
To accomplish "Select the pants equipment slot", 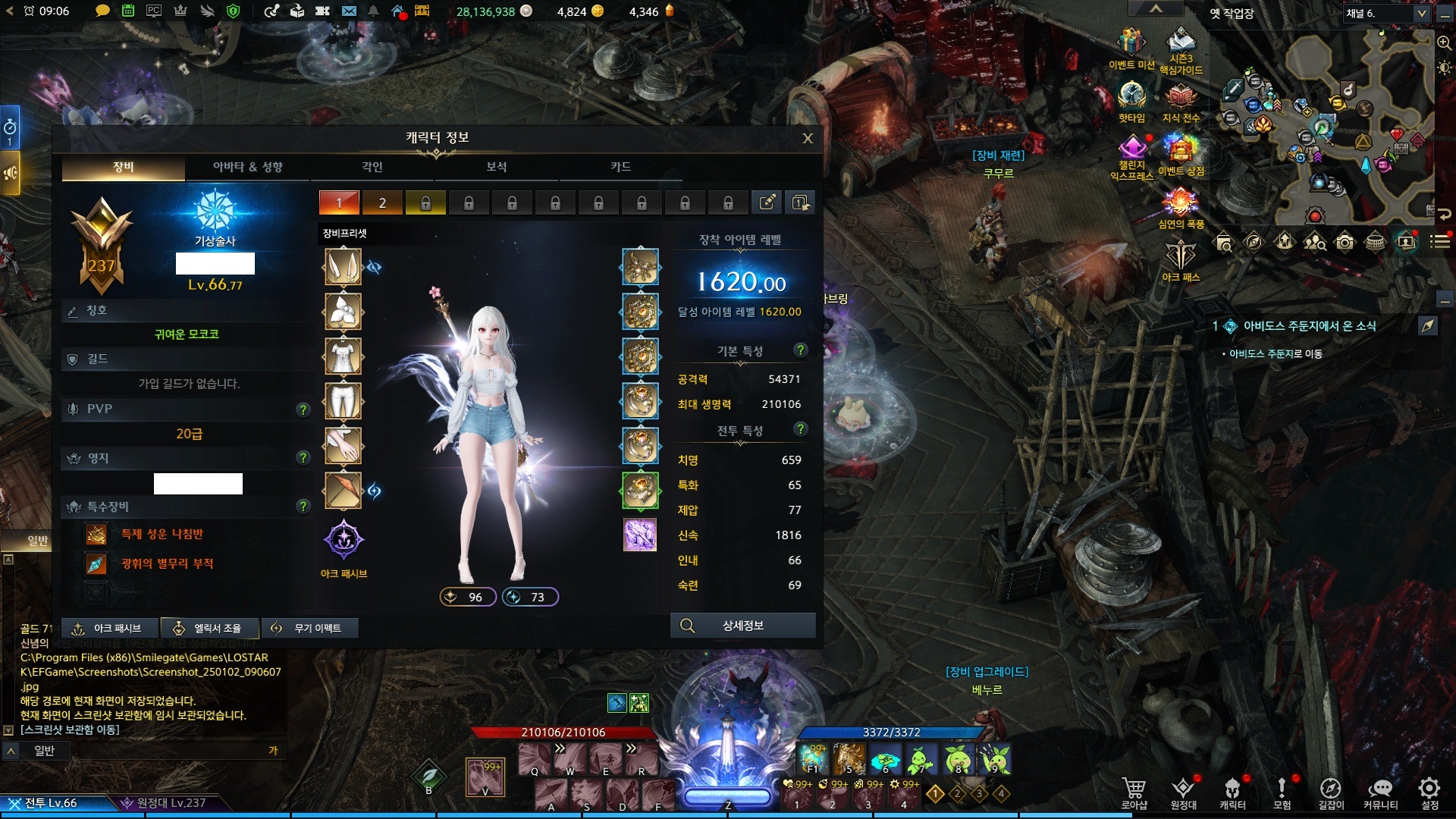I will click(343, 400).
